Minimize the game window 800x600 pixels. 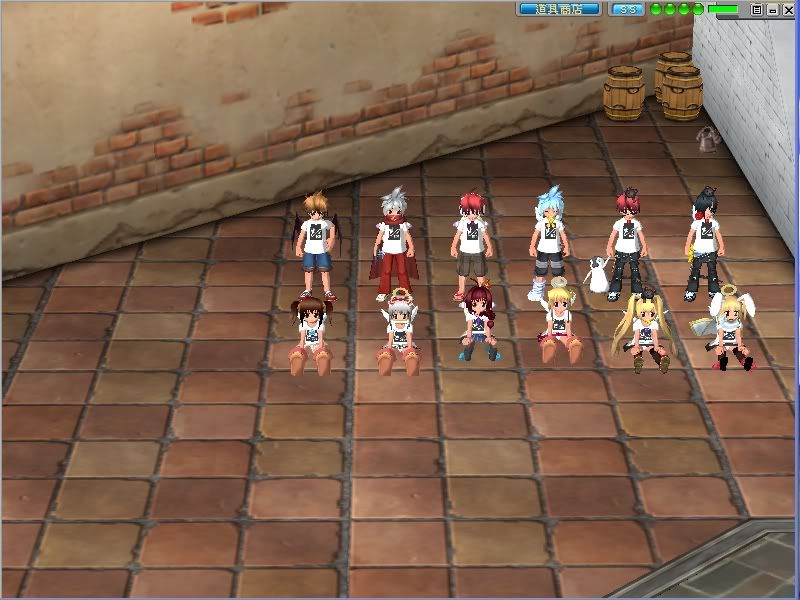[772, 9]
